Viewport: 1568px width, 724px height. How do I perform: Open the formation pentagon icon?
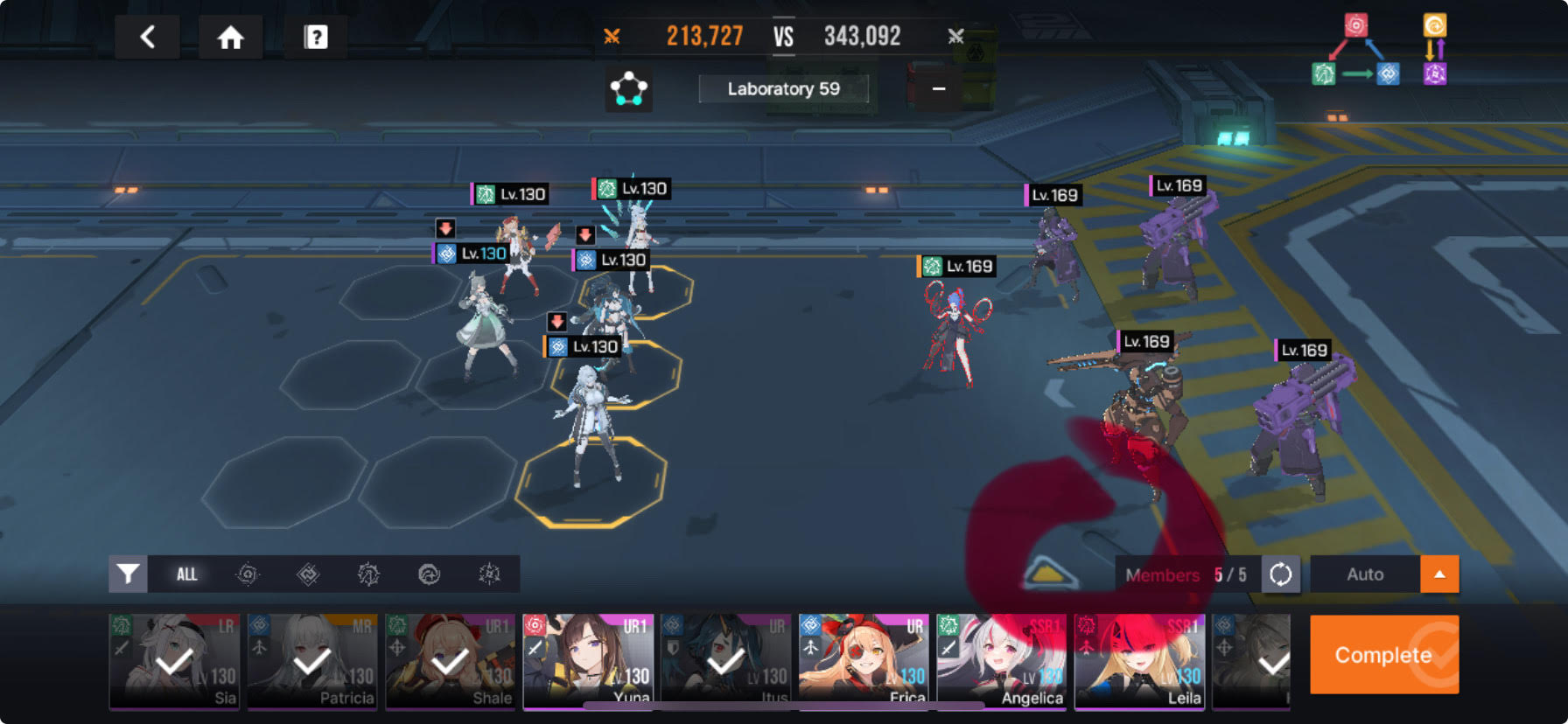click(x=628, y=88)
